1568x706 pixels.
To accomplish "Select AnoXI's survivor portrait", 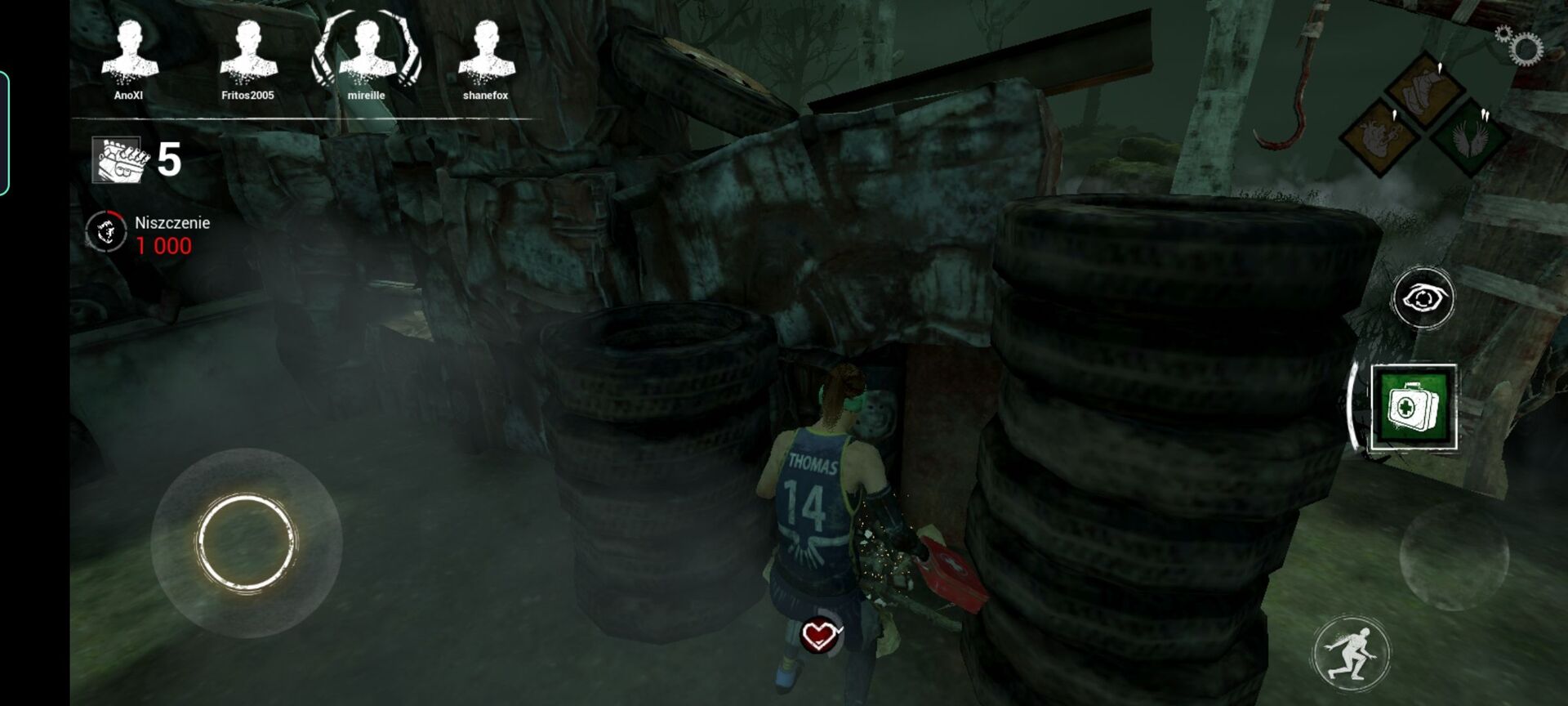I will click(129, 52).
